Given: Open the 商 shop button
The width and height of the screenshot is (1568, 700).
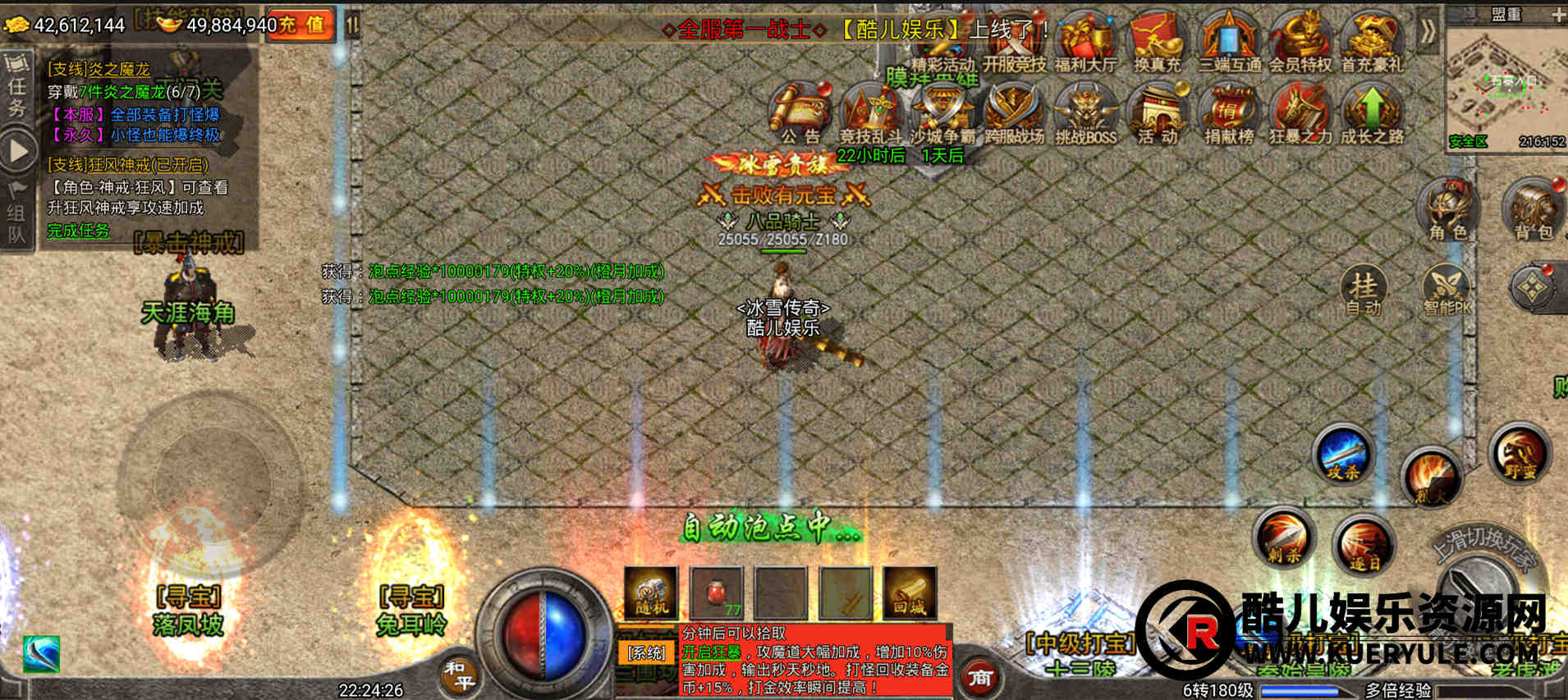Looking at the screenshot, I should click(981, 678).
